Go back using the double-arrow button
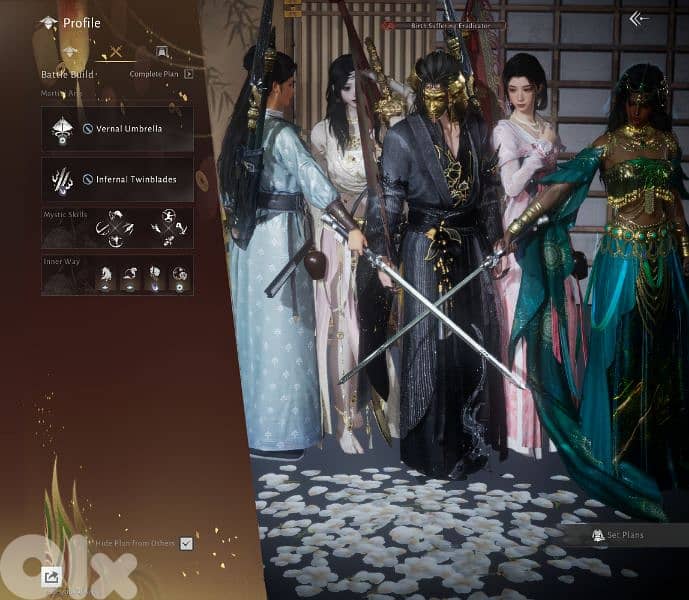689x600 pixels. [639, 18]
